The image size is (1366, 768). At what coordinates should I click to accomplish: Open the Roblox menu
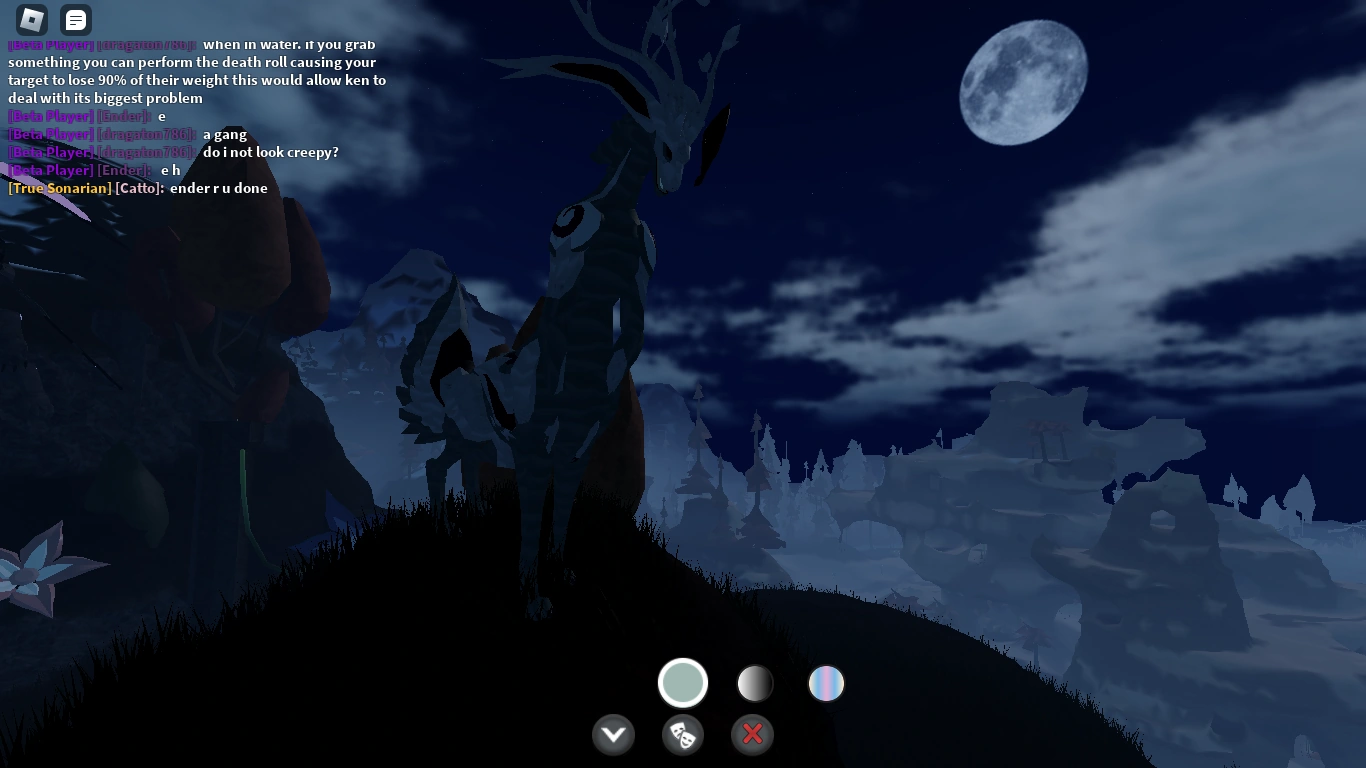(x=31, y=19)
